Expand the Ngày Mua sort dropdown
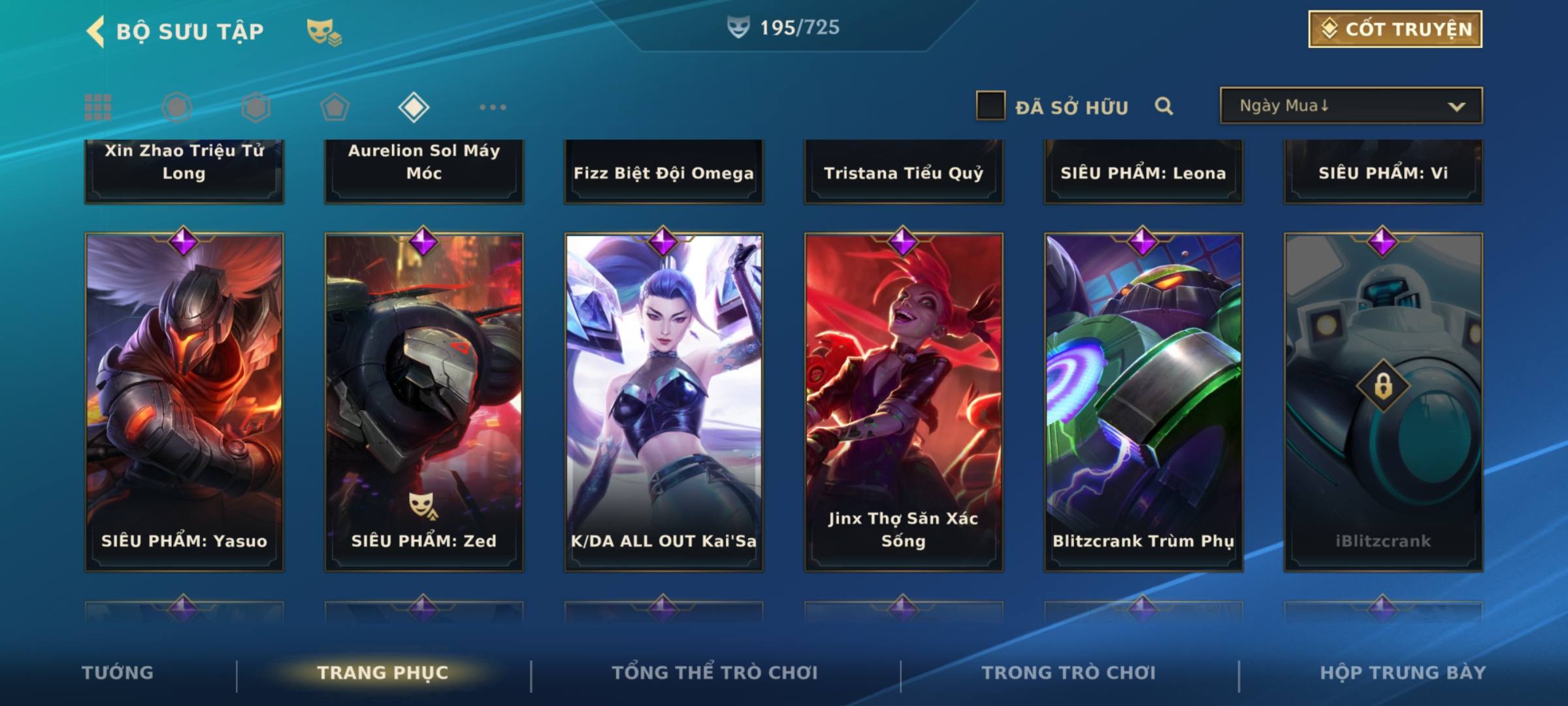The image size is (1568, 706). [x=1350, y=106]
